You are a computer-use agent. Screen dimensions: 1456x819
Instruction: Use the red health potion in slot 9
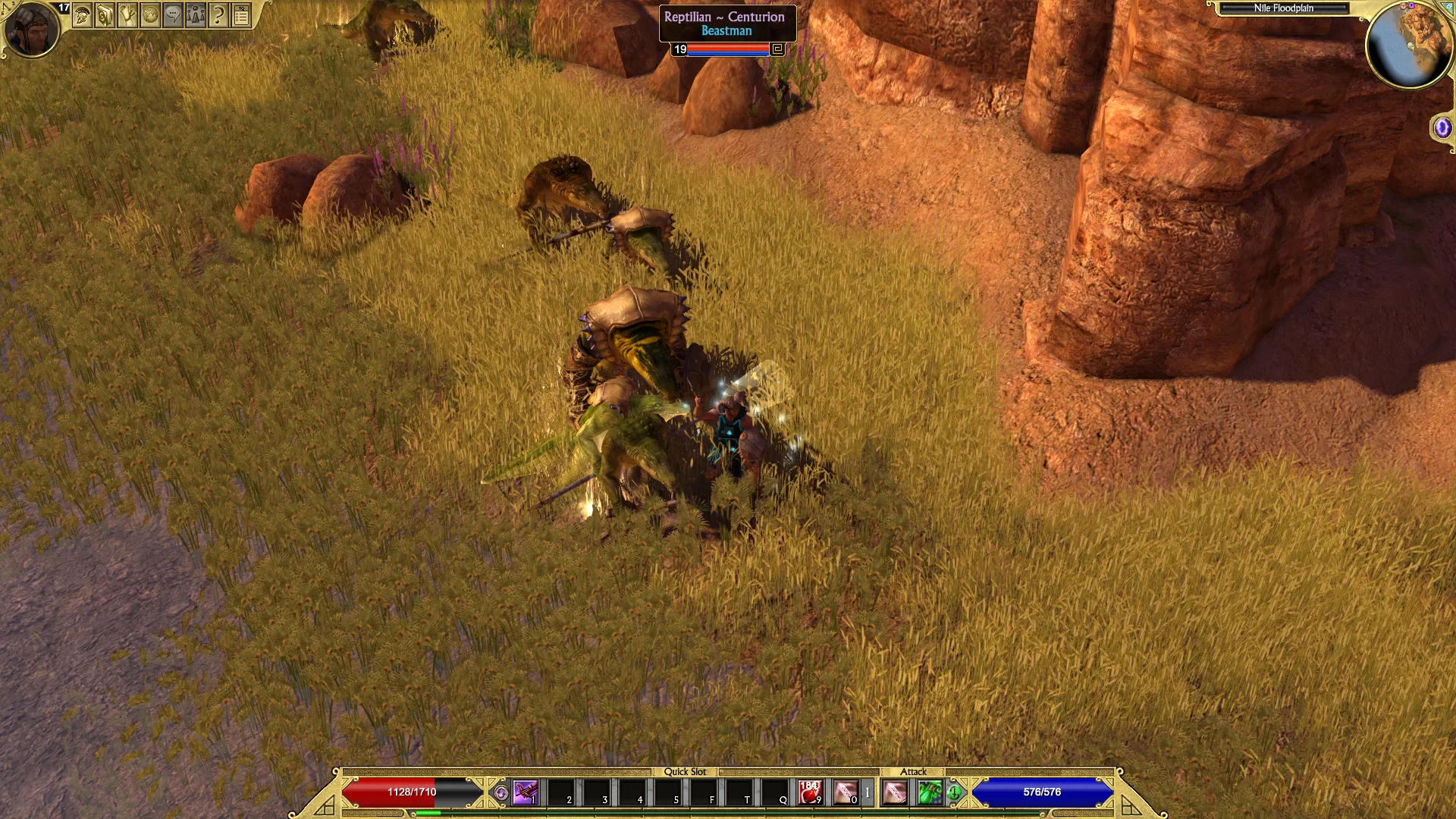[x=810, y=792]
